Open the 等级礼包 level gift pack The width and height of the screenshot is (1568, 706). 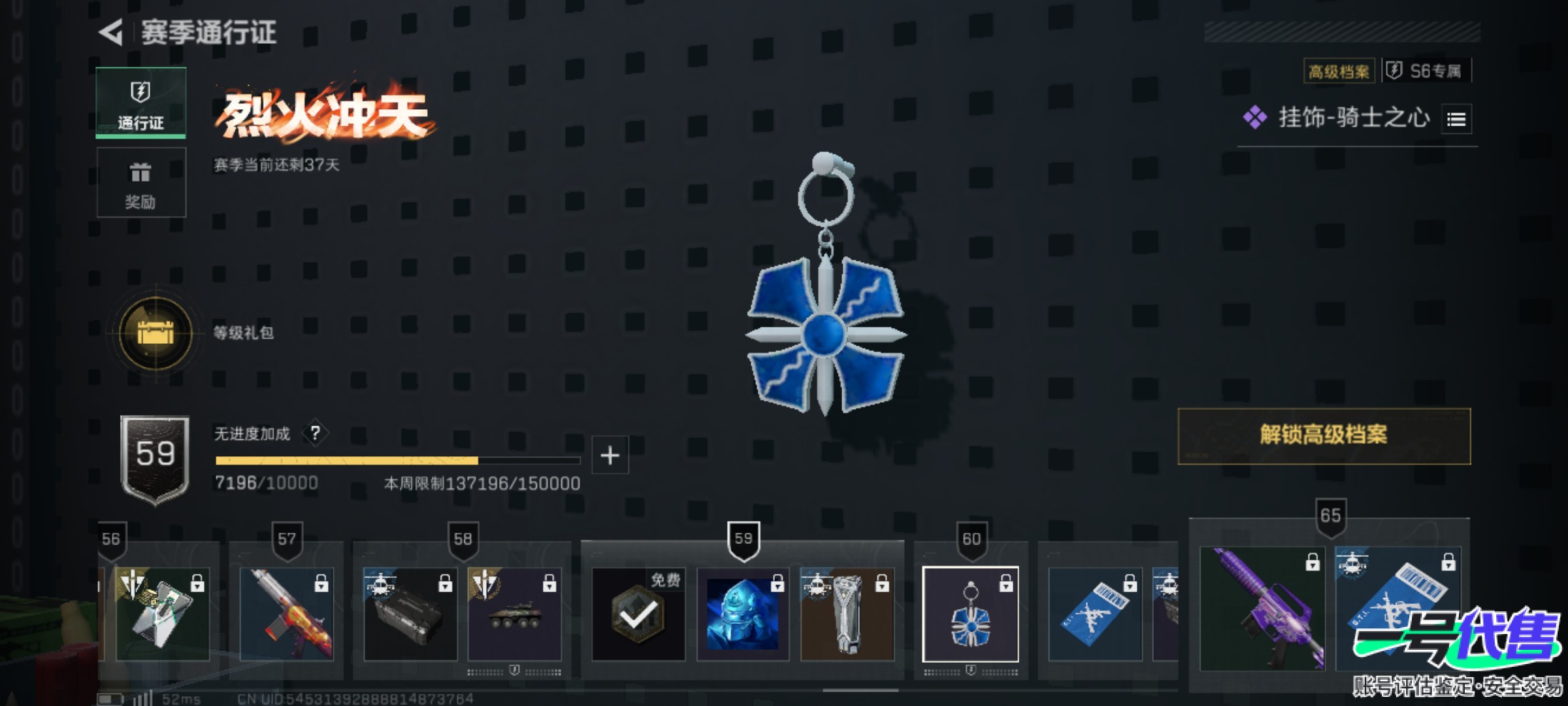pos(155,333)
